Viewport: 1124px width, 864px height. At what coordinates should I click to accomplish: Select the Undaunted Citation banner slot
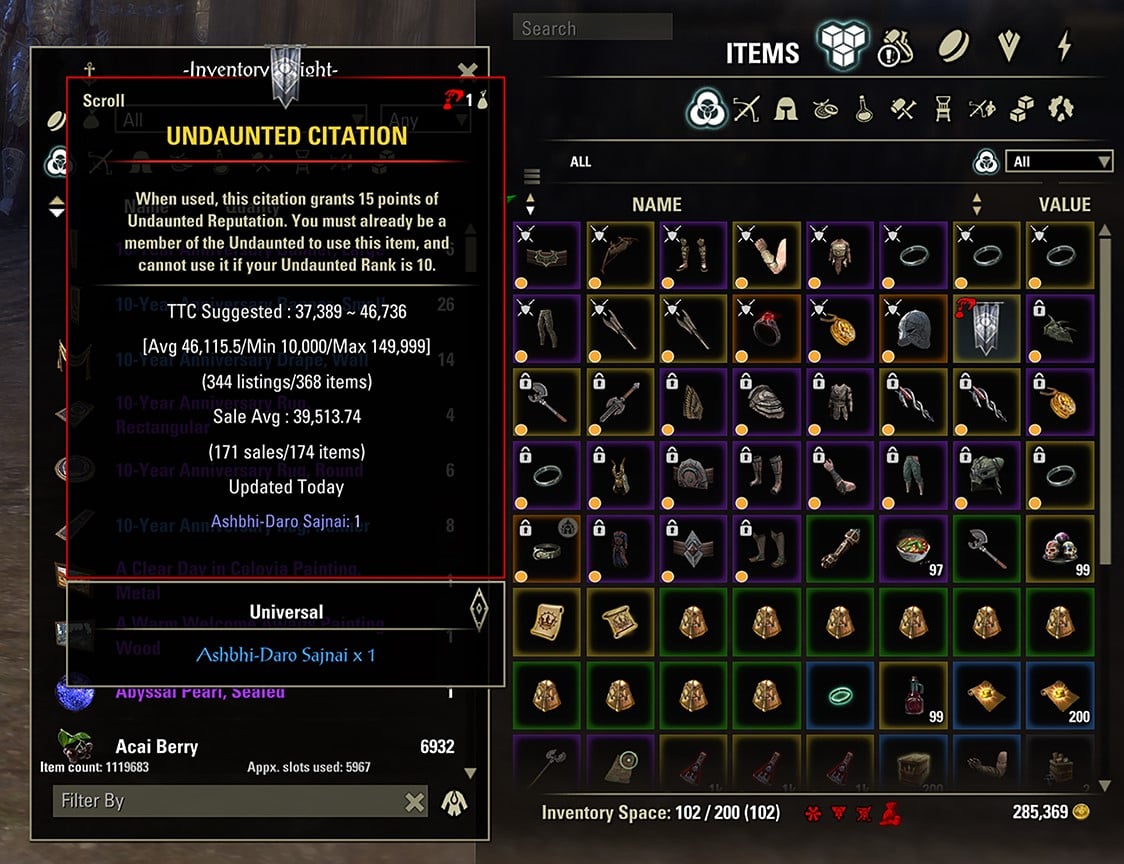(985, 328)
